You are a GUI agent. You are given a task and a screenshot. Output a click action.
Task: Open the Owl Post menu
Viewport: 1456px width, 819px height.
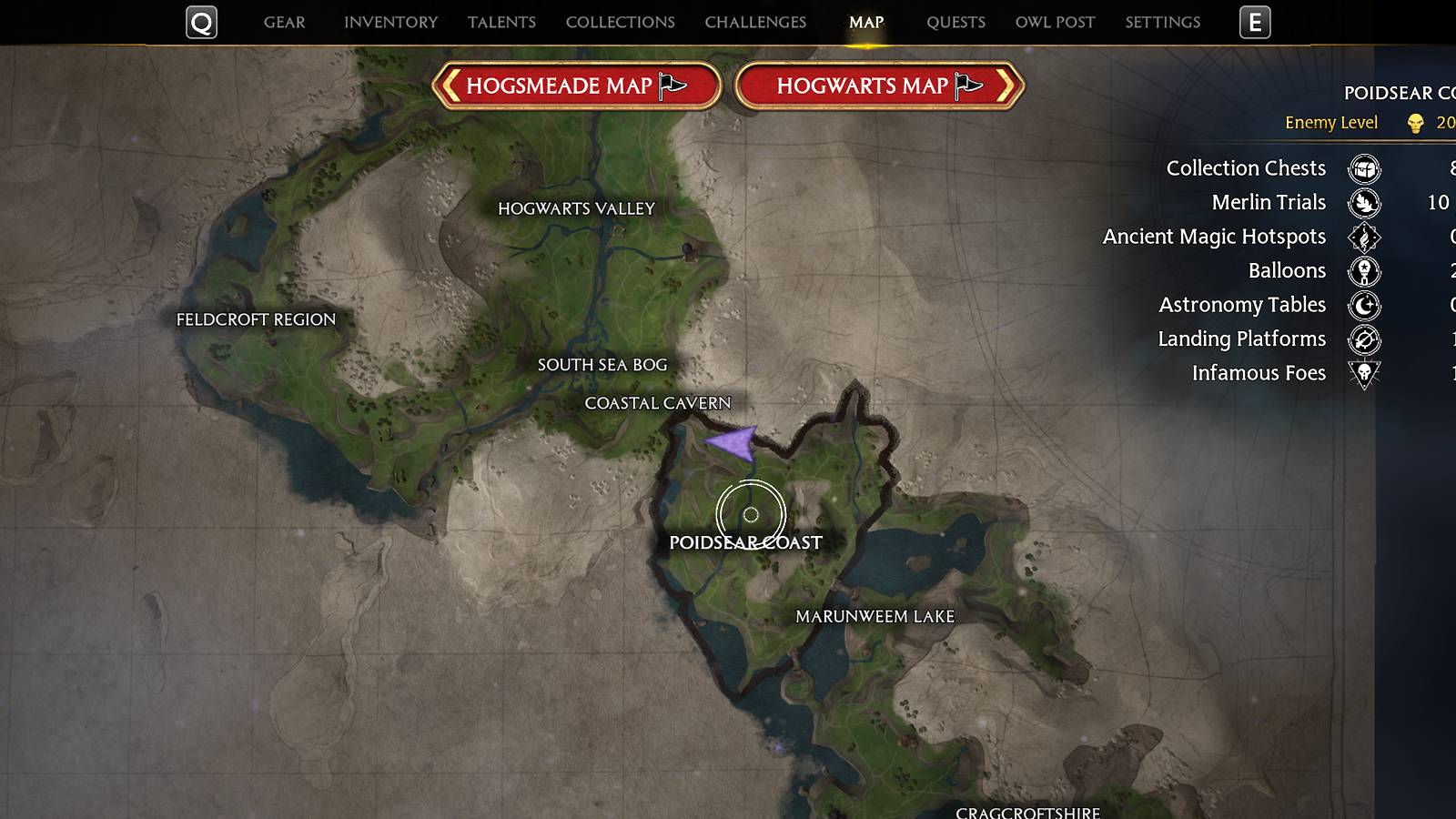click(x=1054, y=22)
